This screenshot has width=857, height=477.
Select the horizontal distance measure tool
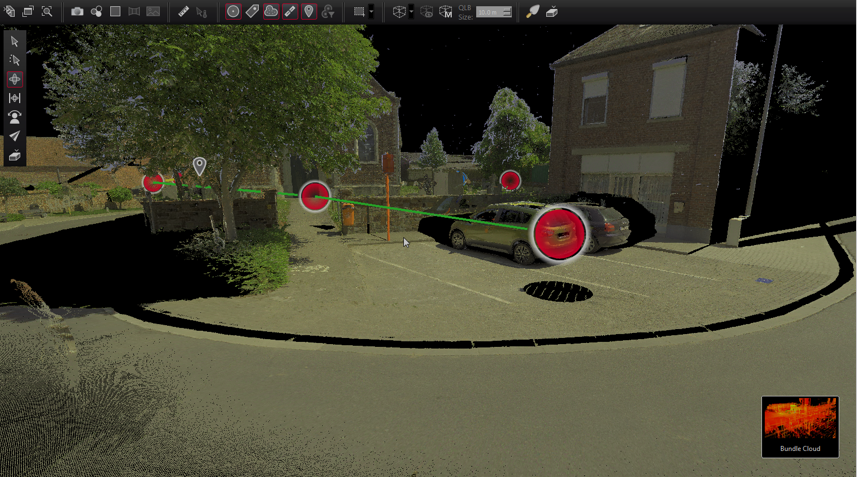coord(14,98)
